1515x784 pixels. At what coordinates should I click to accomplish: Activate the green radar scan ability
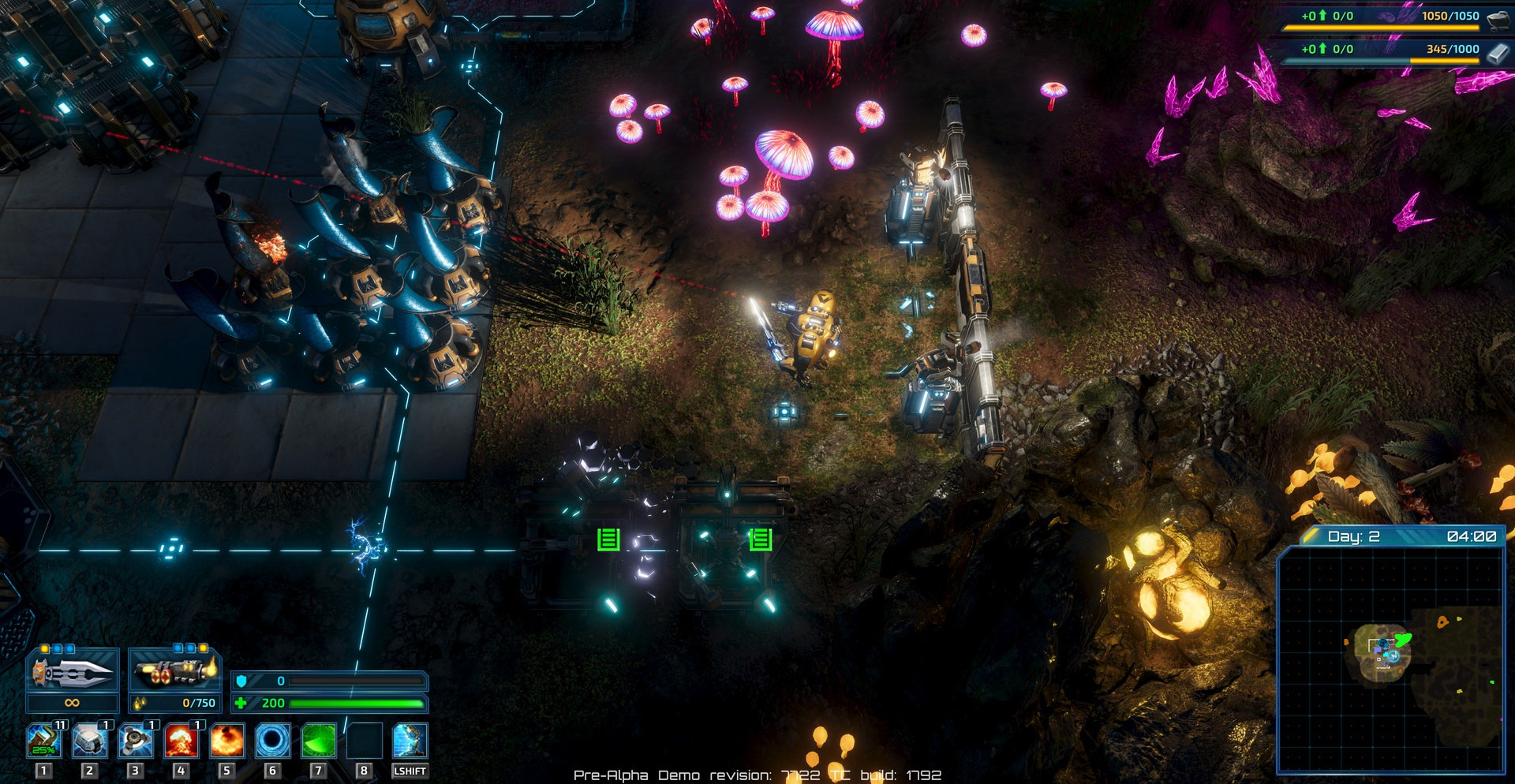click(319, 741)
